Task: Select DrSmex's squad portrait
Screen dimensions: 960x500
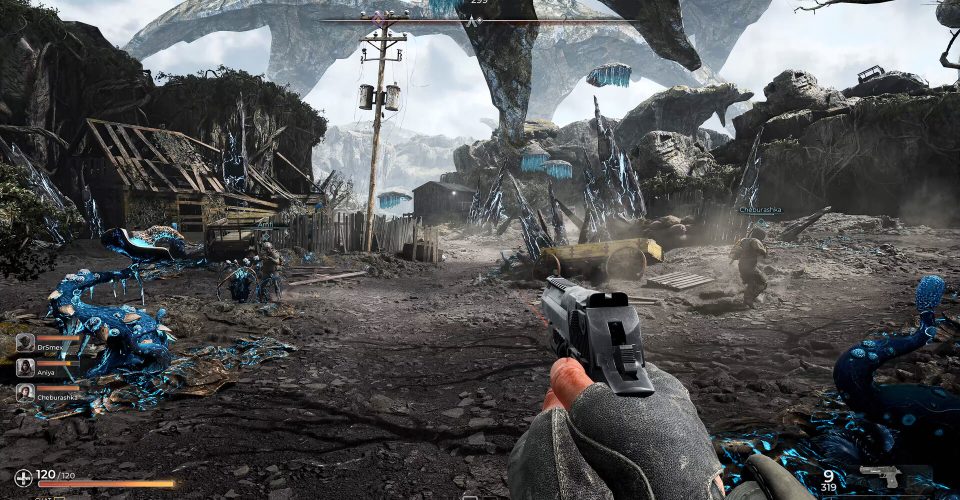Action: point(25,342)
